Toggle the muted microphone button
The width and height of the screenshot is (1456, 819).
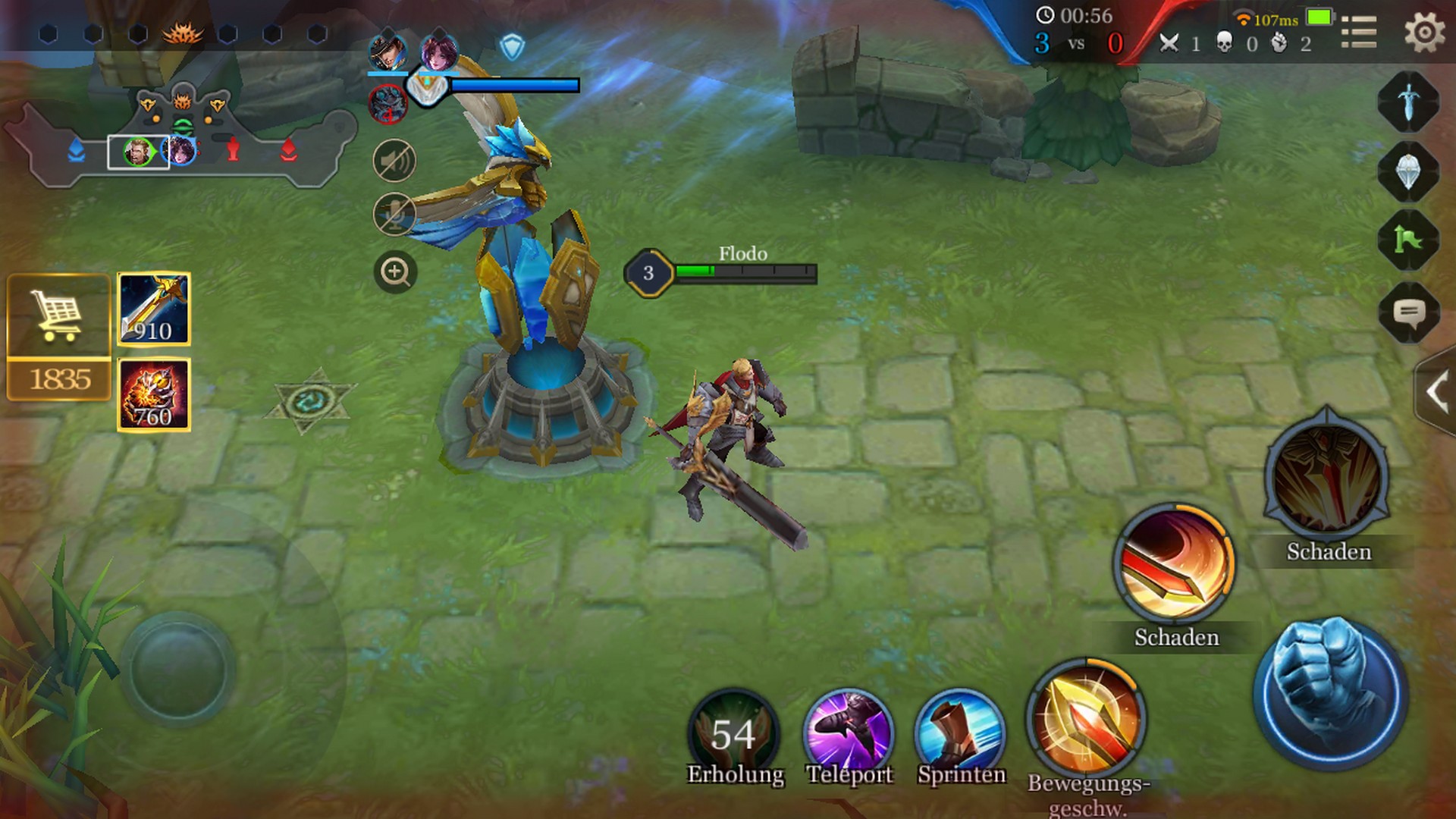[x=394, y=215]
